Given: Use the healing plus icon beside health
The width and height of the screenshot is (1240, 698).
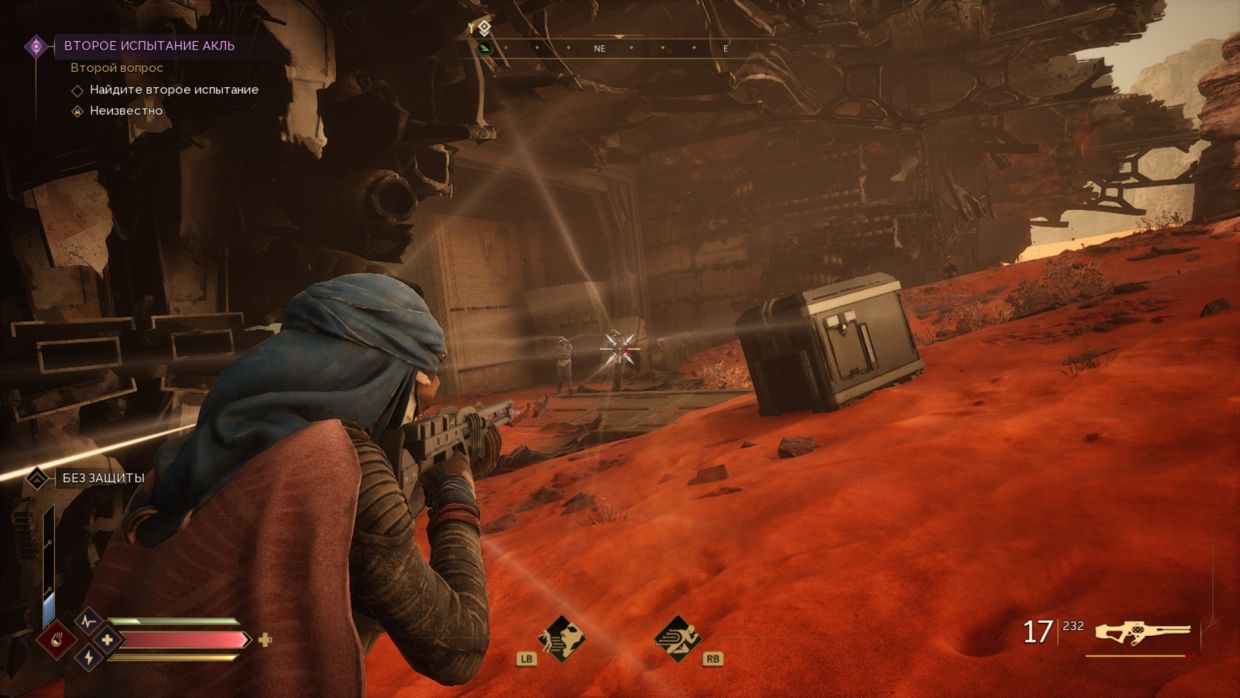Looking at the screenshot, I should pos(265,640).
